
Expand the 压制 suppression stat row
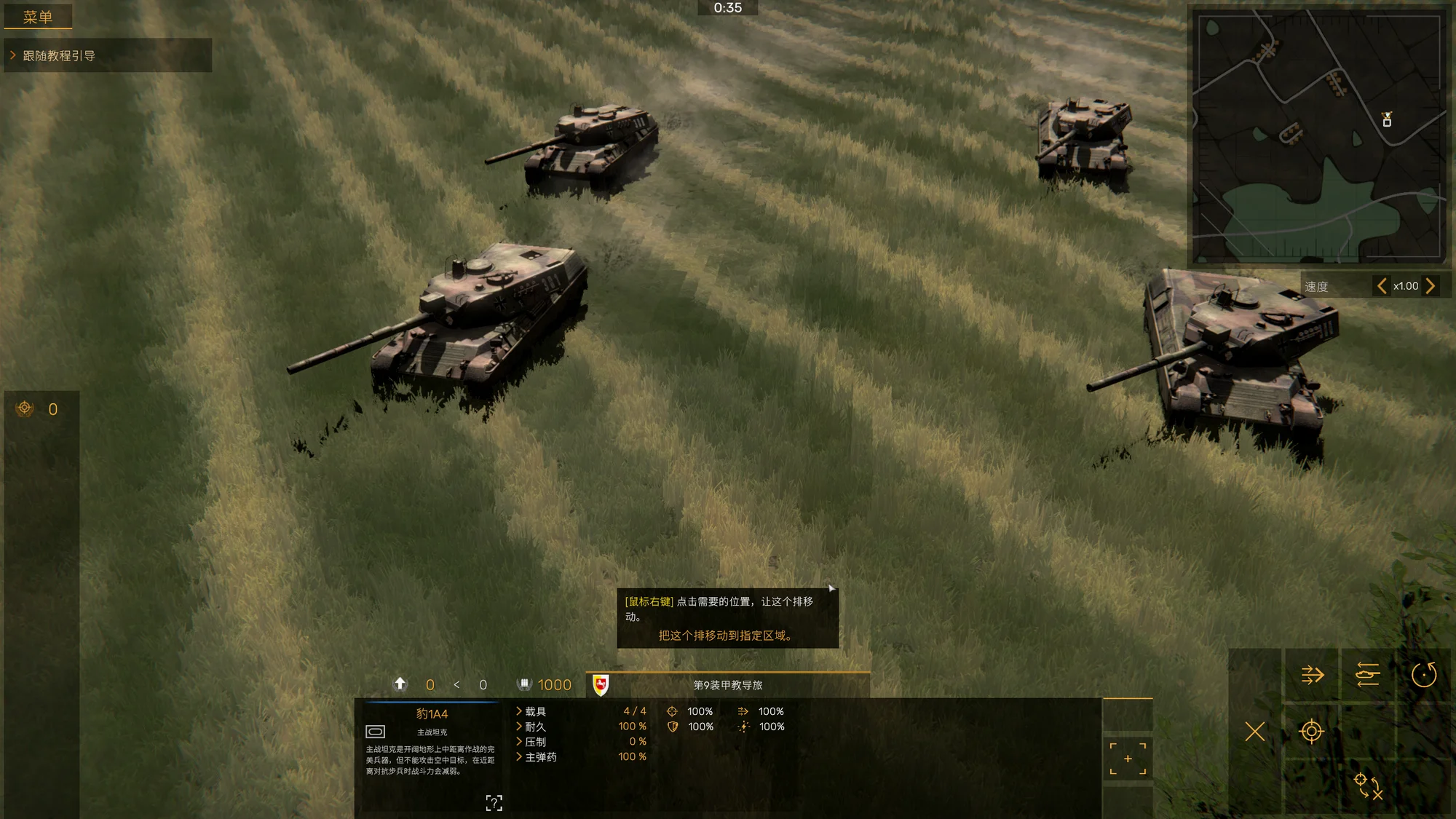pos(535,742)
